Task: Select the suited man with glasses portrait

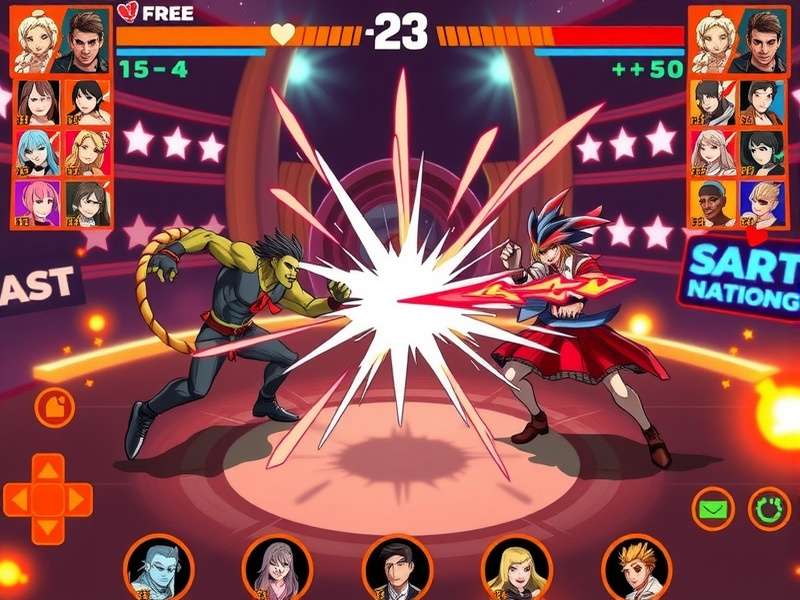Action: point(397,567)
